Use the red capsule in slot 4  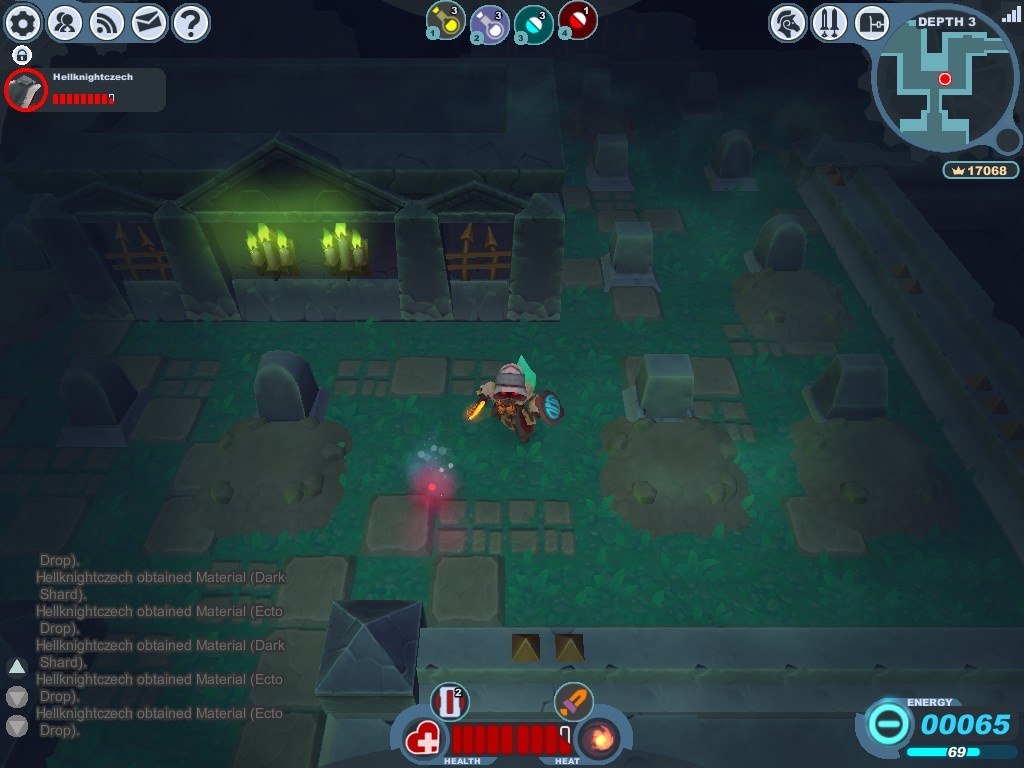pyautogui.click(x=577, y=21)
